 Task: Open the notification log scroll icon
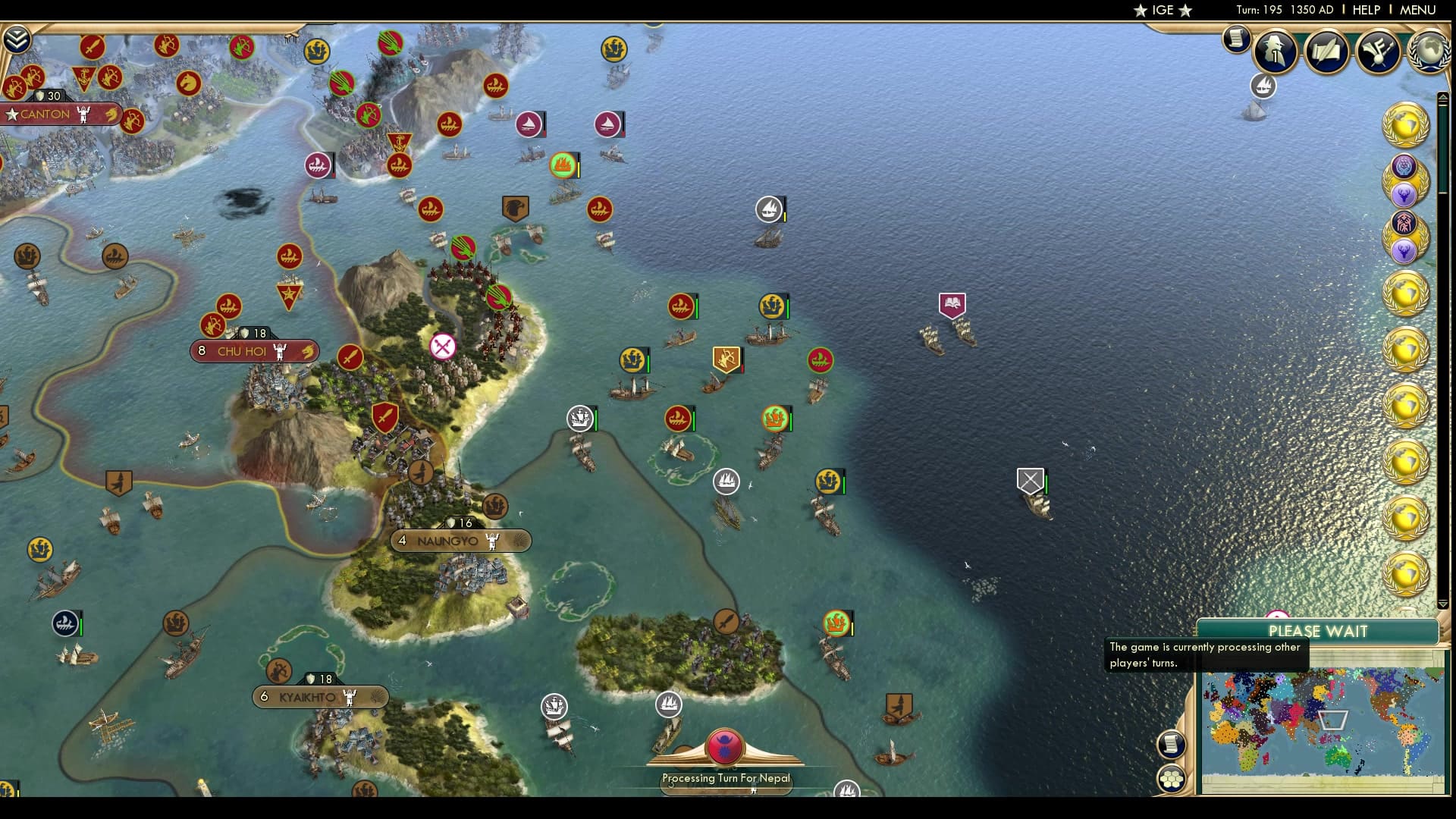[x=1236, y=39]
